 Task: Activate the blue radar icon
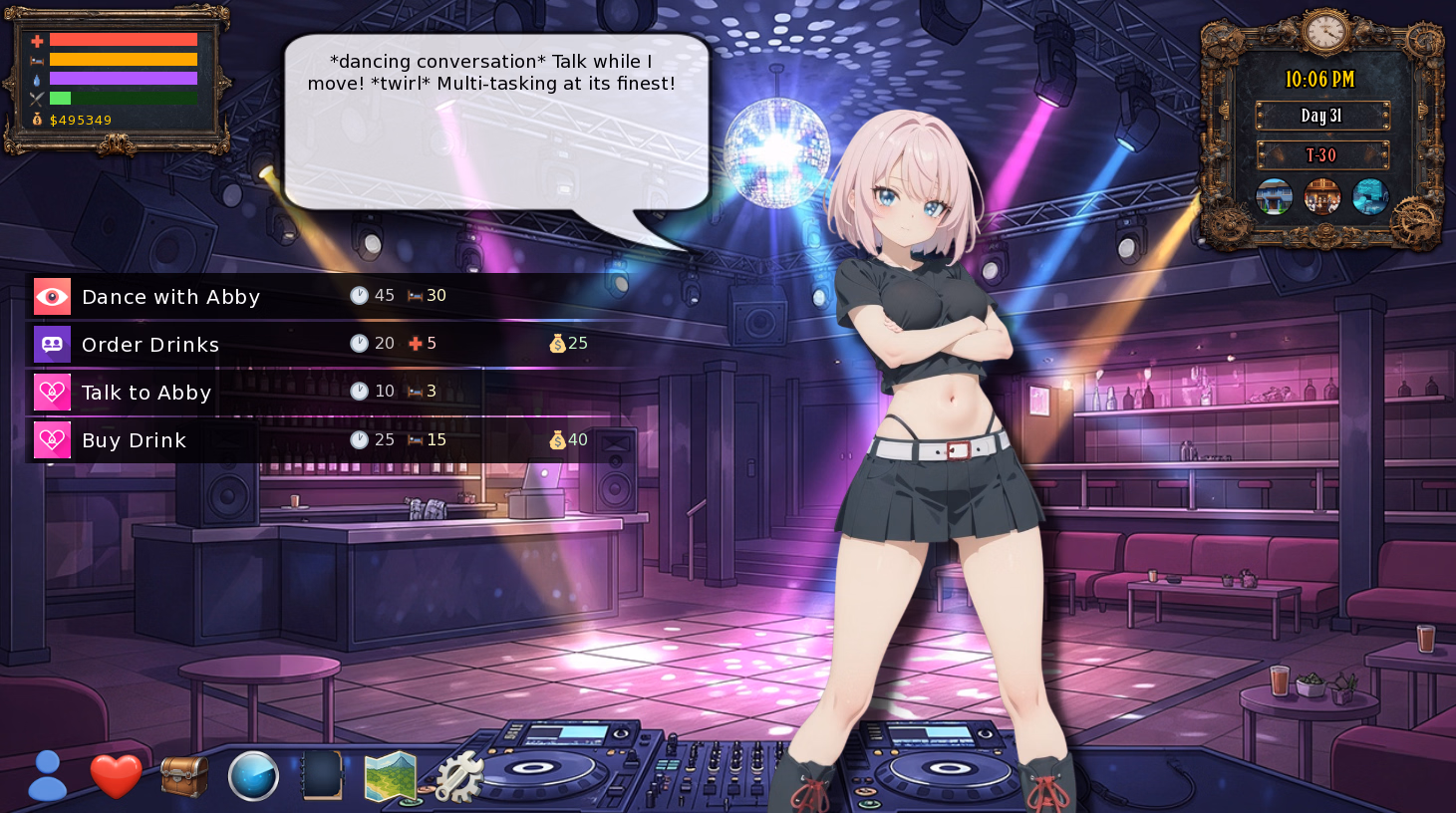click(x=253, y=776)
